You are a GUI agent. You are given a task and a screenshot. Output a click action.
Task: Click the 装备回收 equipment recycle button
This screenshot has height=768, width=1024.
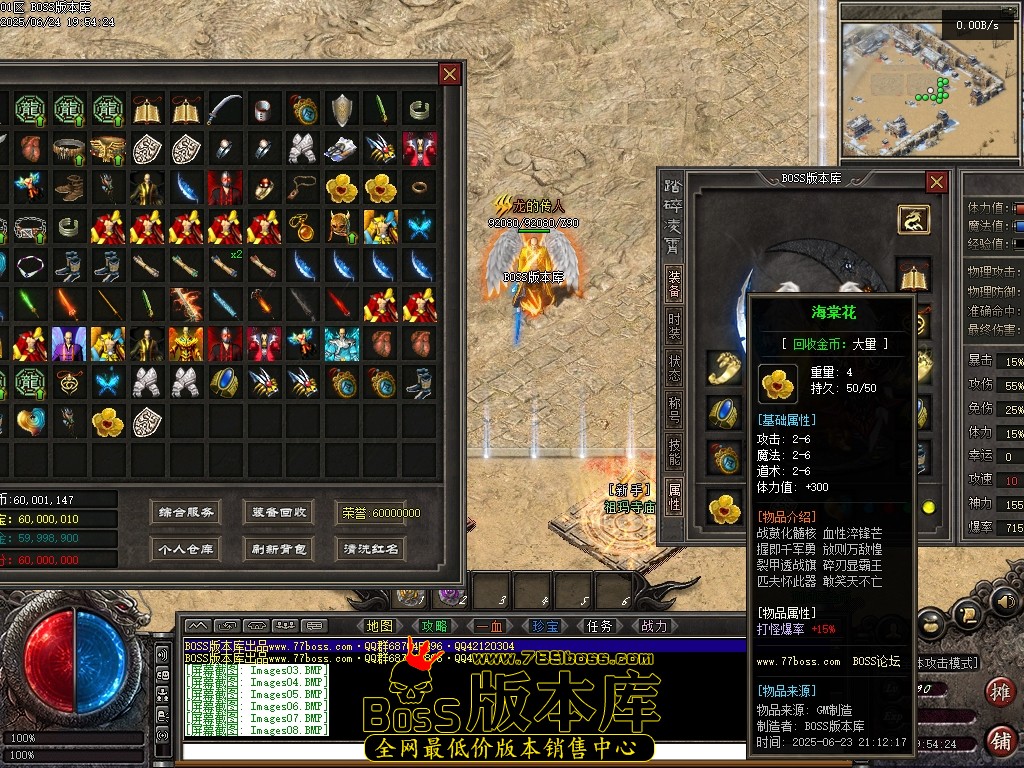279,512
